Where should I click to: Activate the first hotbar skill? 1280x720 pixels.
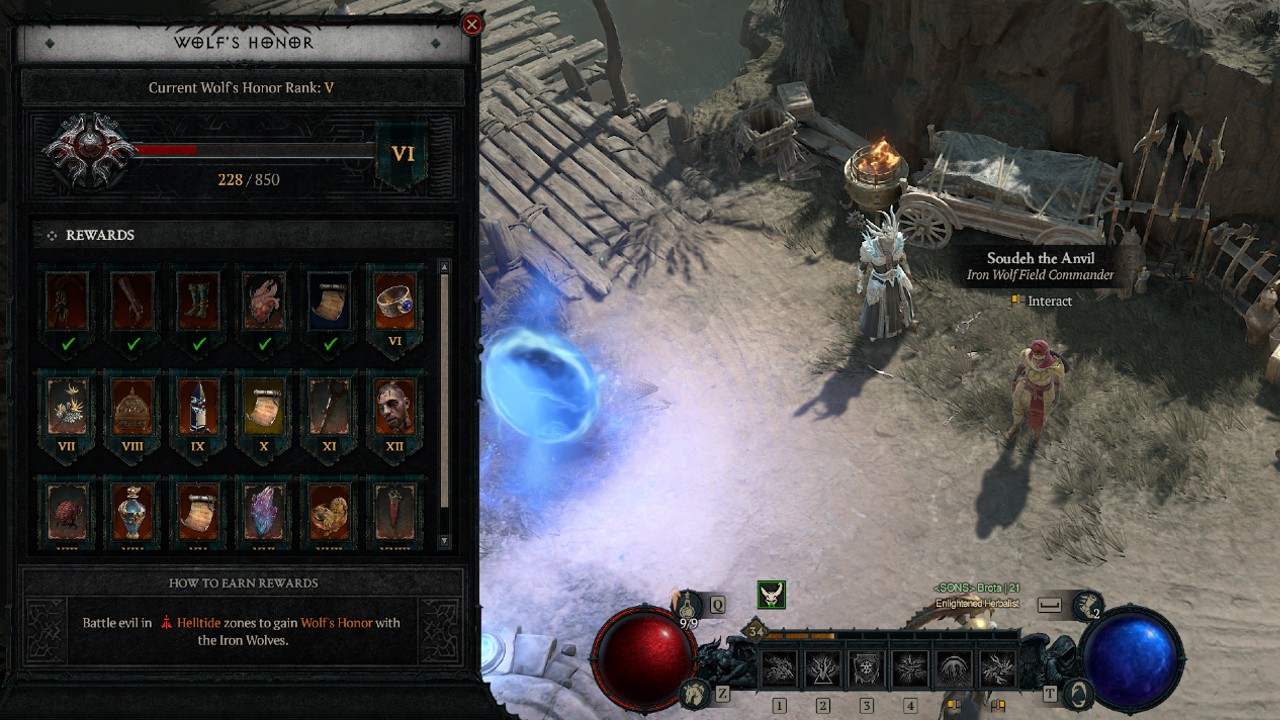click(779, 667)
